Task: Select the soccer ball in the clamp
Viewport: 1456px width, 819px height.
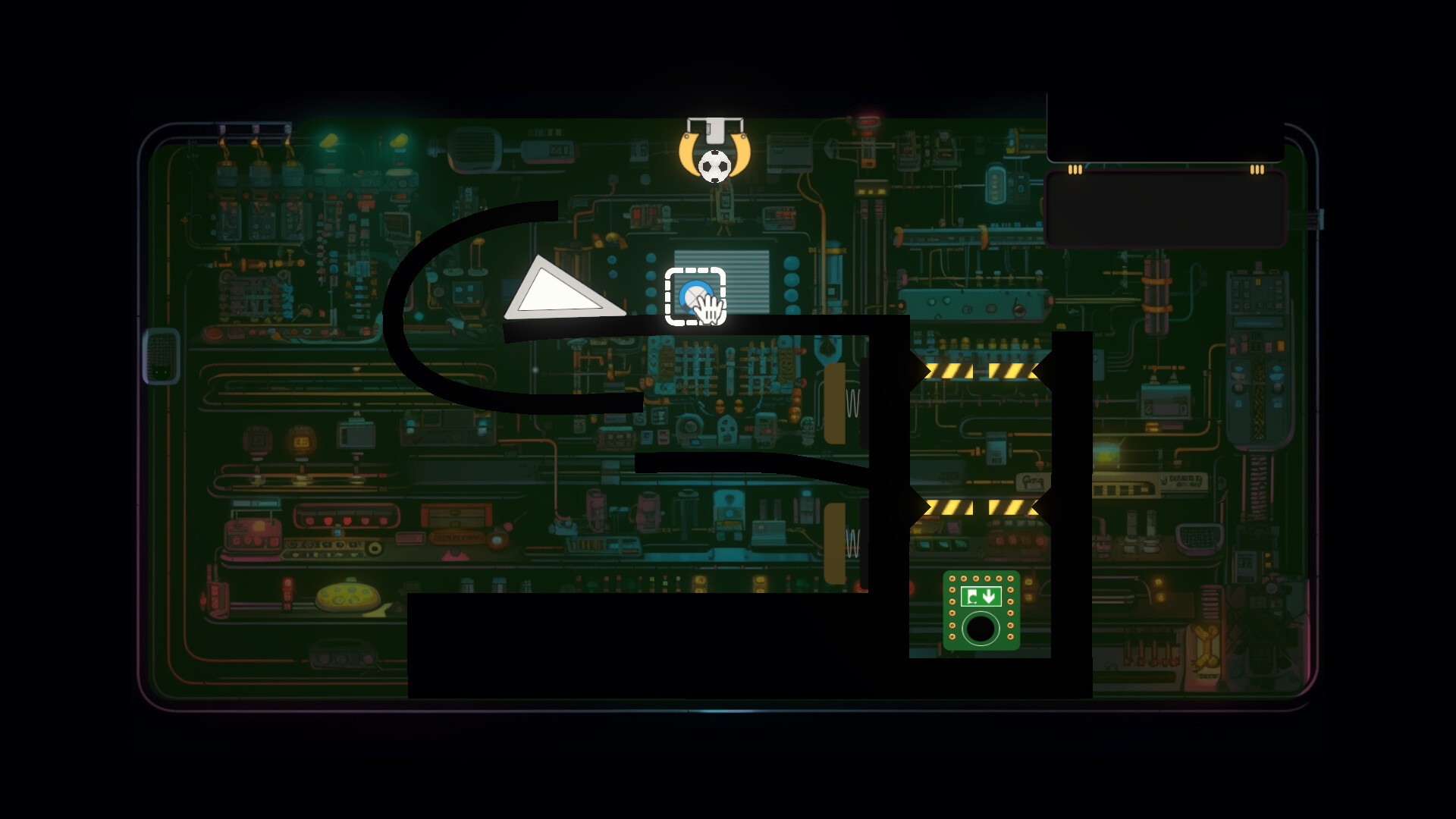Action: coord(714,165)
